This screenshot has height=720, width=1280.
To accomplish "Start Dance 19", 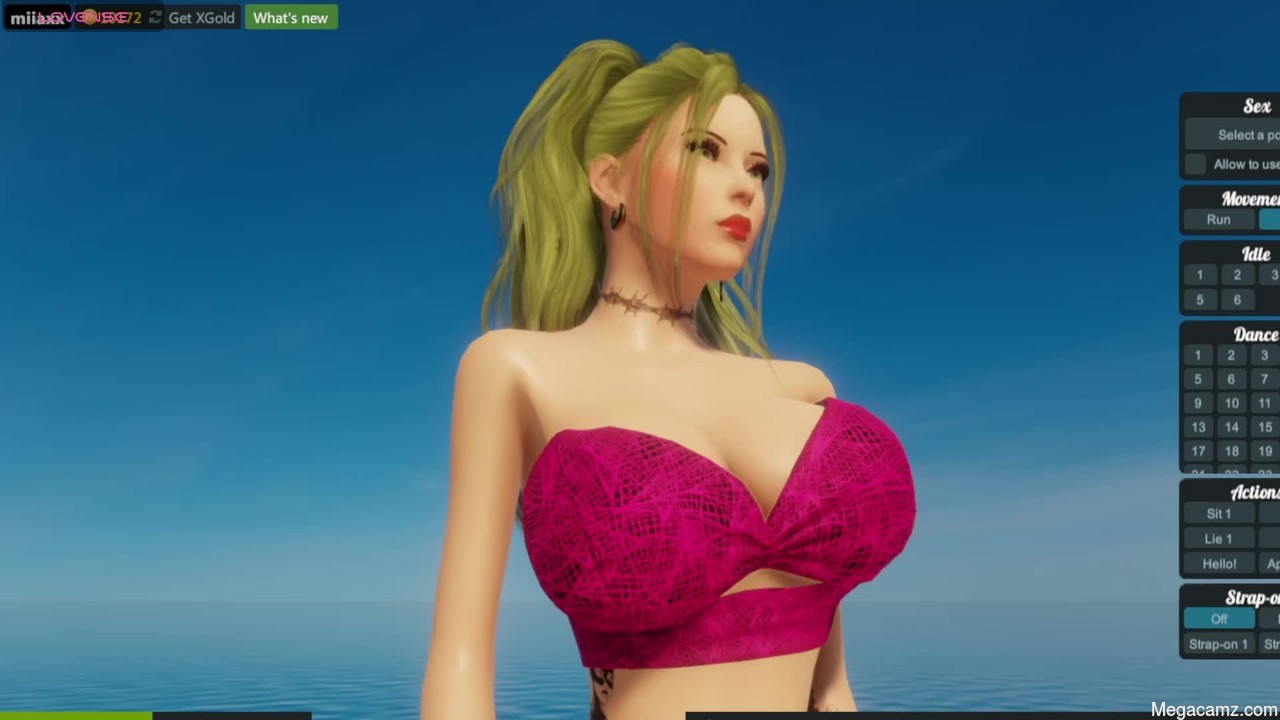I will tap(1264, 451).
